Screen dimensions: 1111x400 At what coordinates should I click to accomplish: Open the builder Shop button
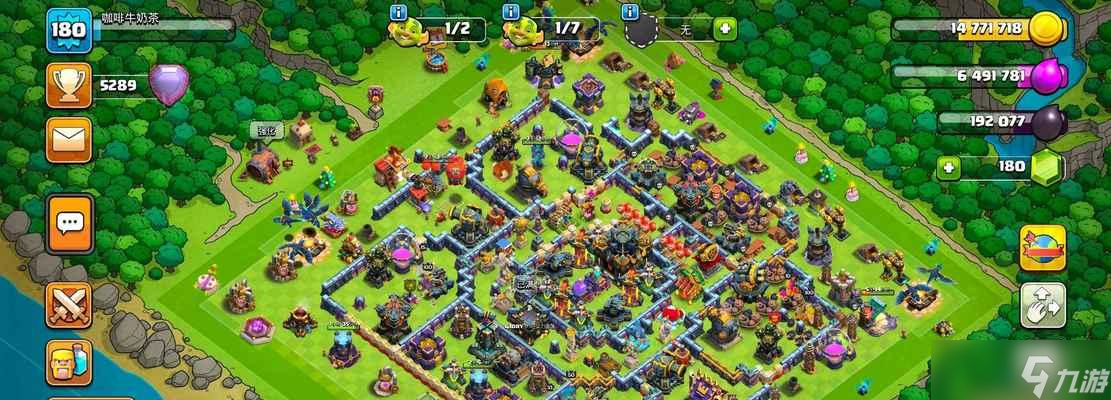click(x=68, y=362)
